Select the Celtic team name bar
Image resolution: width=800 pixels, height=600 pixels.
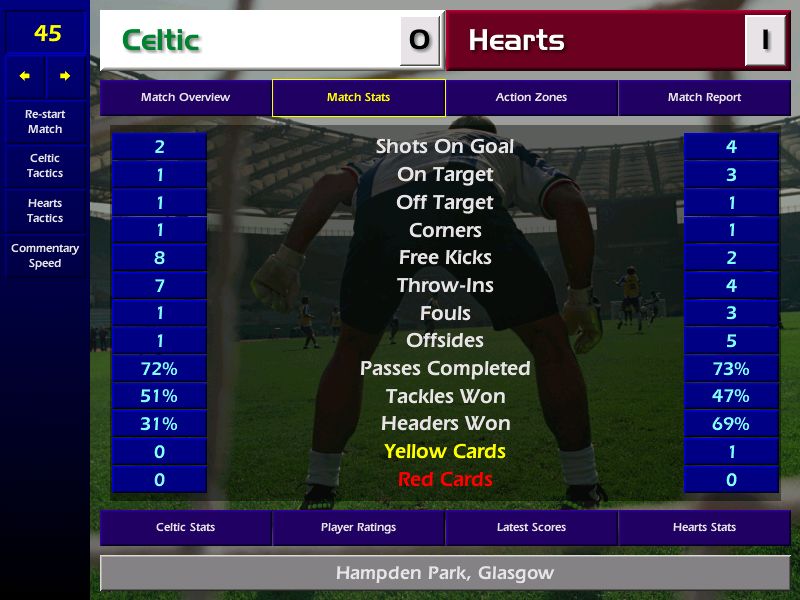[250, 41]
